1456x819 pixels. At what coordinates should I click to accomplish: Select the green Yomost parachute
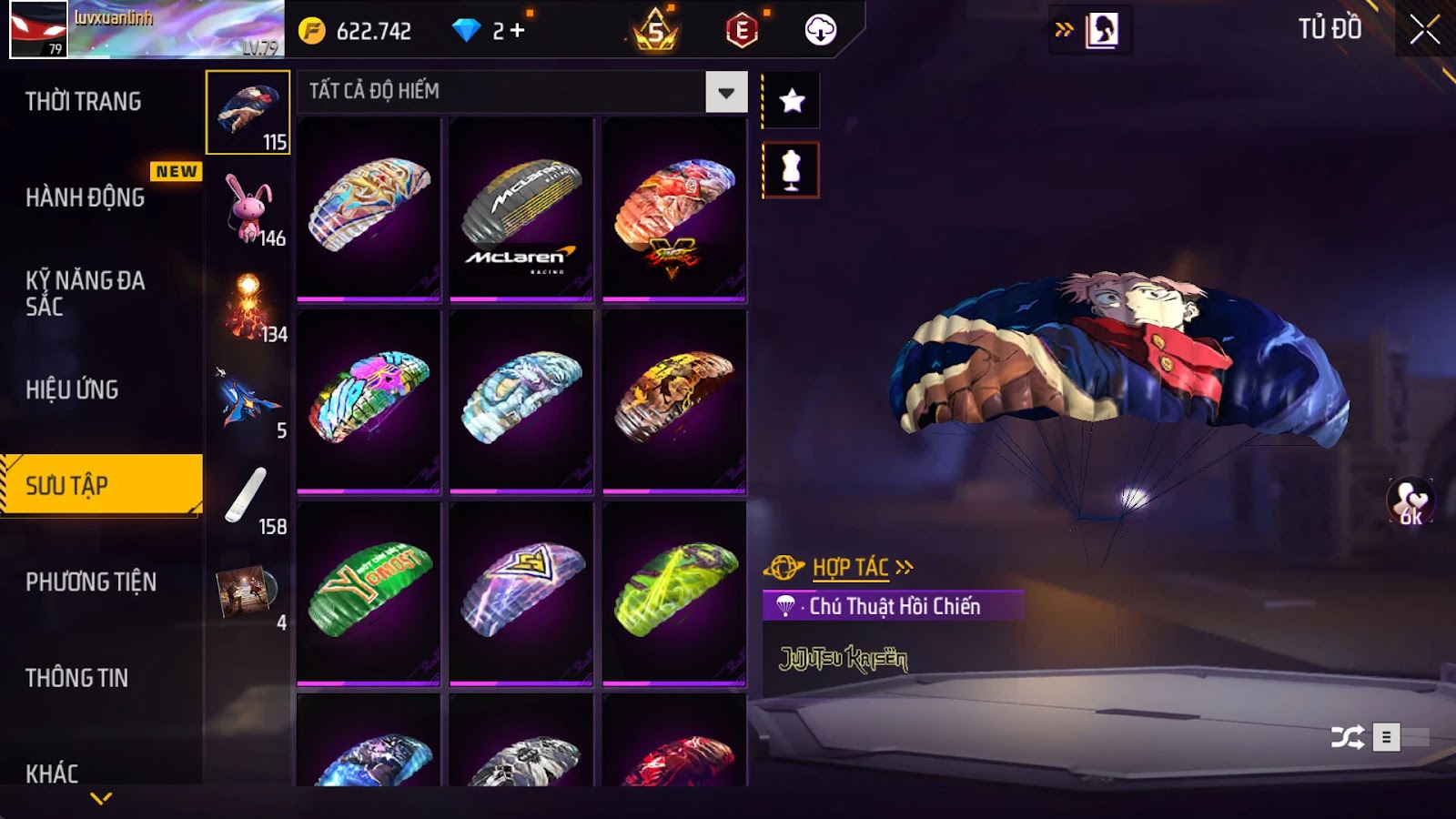369,593
